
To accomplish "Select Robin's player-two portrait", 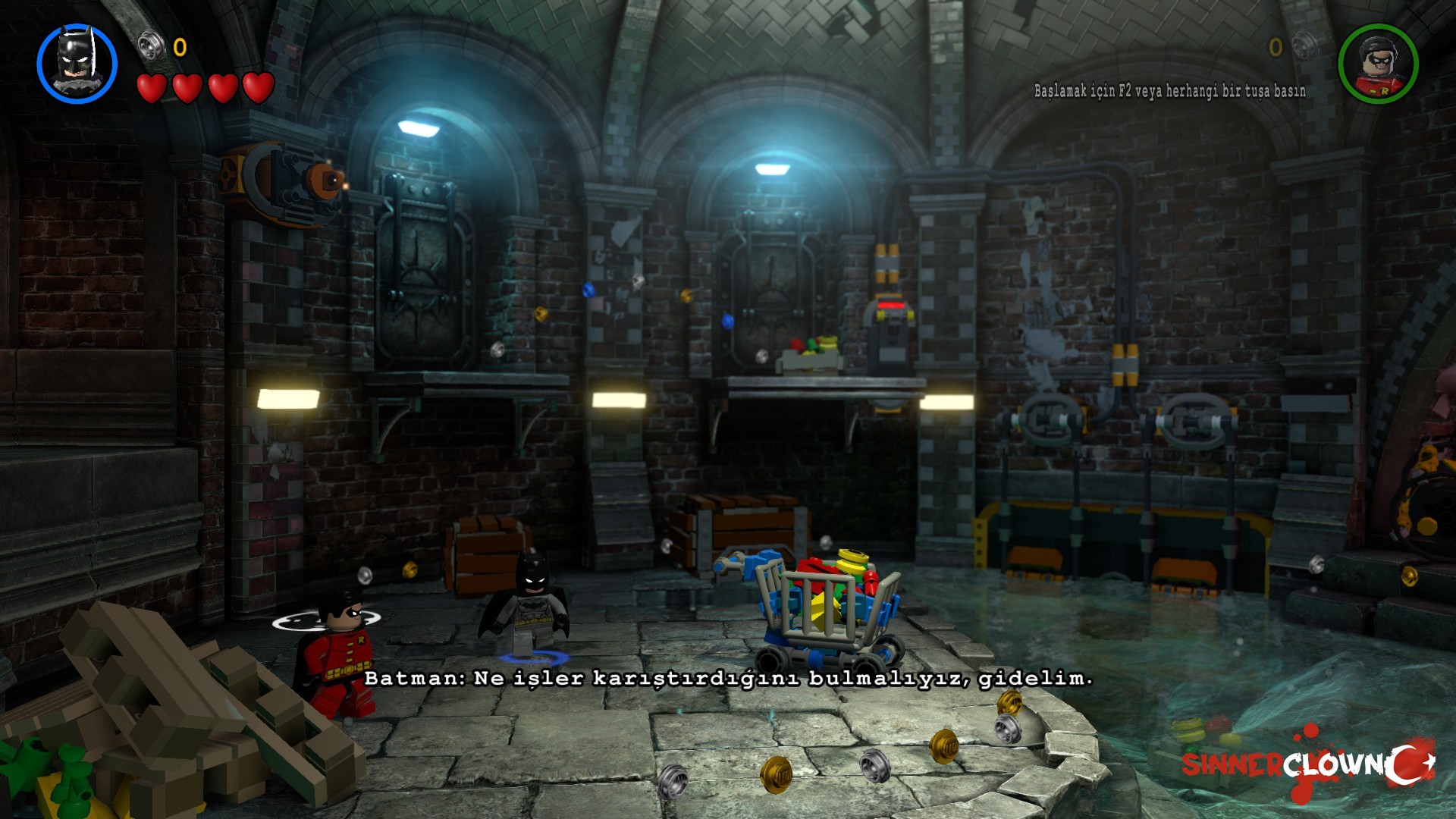I will point(1378,63).
